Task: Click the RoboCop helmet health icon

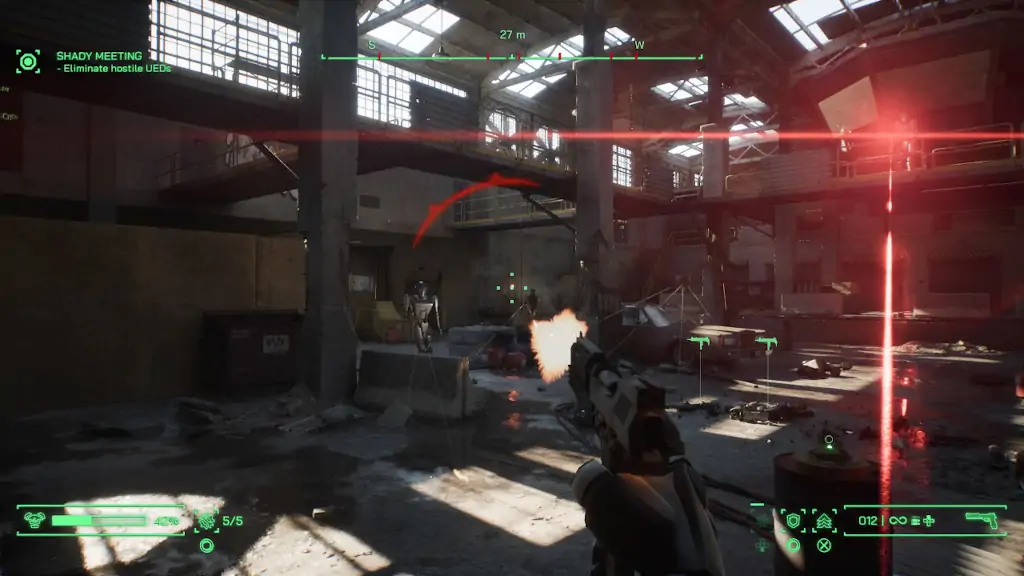Action: [x=34, y=520]
